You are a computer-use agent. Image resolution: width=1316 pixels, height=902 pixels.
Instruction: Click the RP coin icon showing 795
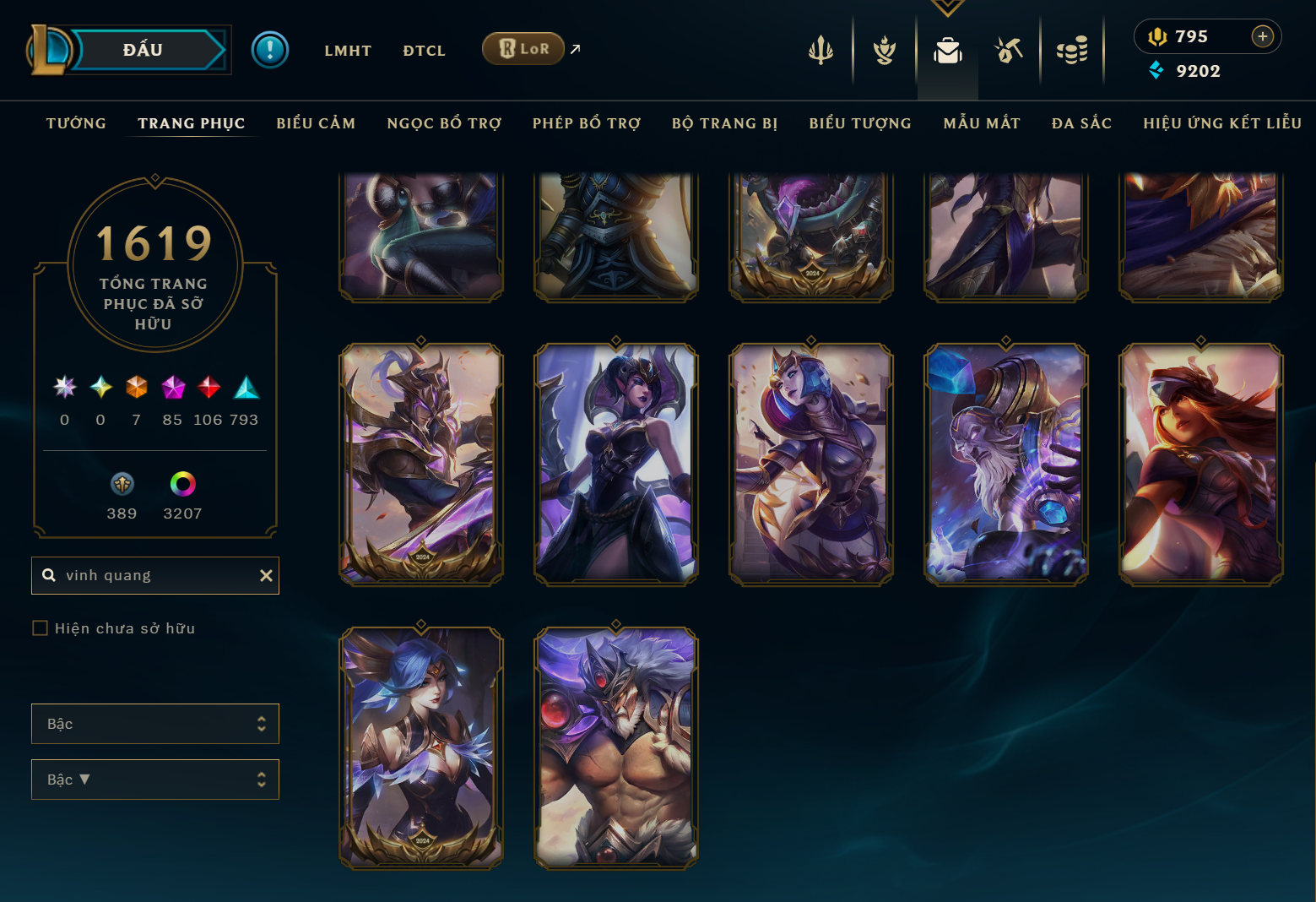click(1156, 36)
